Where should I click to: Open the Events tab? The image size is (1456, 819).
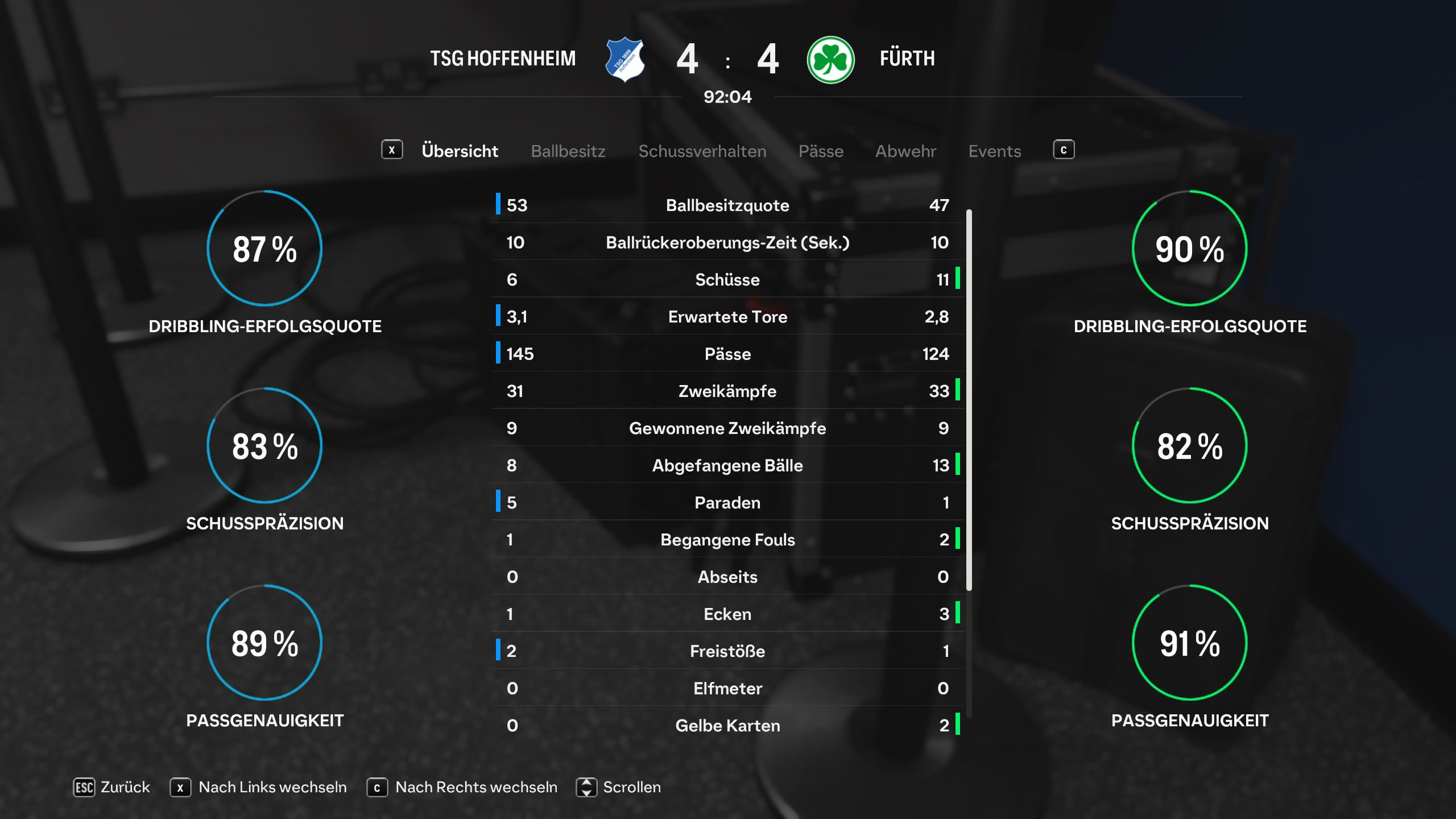tap(995, 151)
